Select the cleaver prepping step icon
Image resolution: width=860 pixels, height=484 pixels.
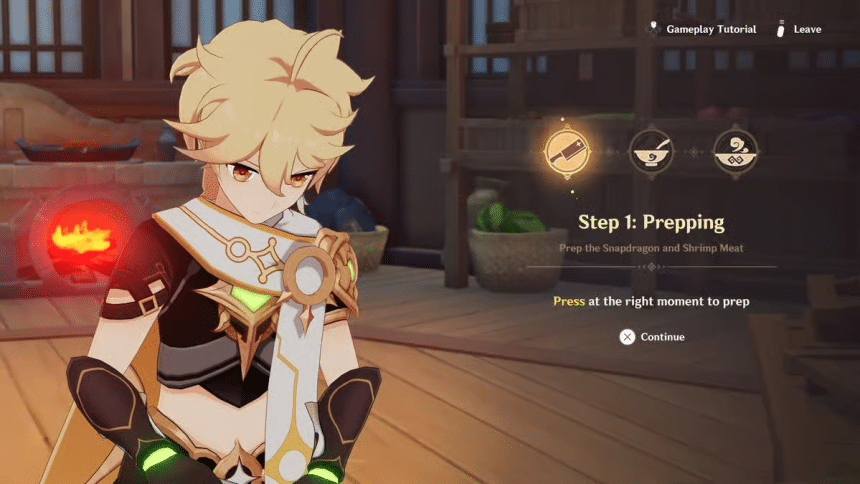coord(564,153)
